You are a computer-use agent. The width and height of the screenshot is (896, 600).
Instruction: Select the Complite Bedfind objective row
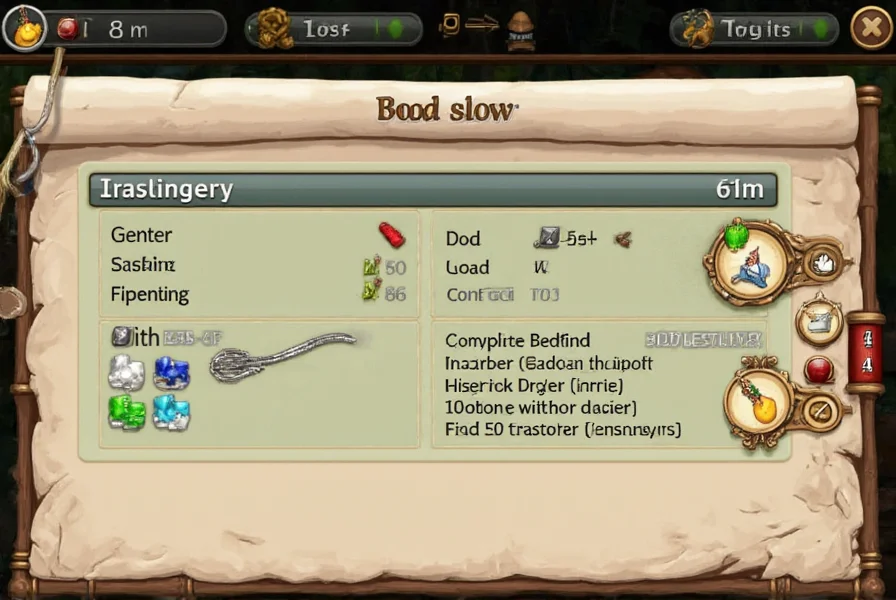coord(517,341)
